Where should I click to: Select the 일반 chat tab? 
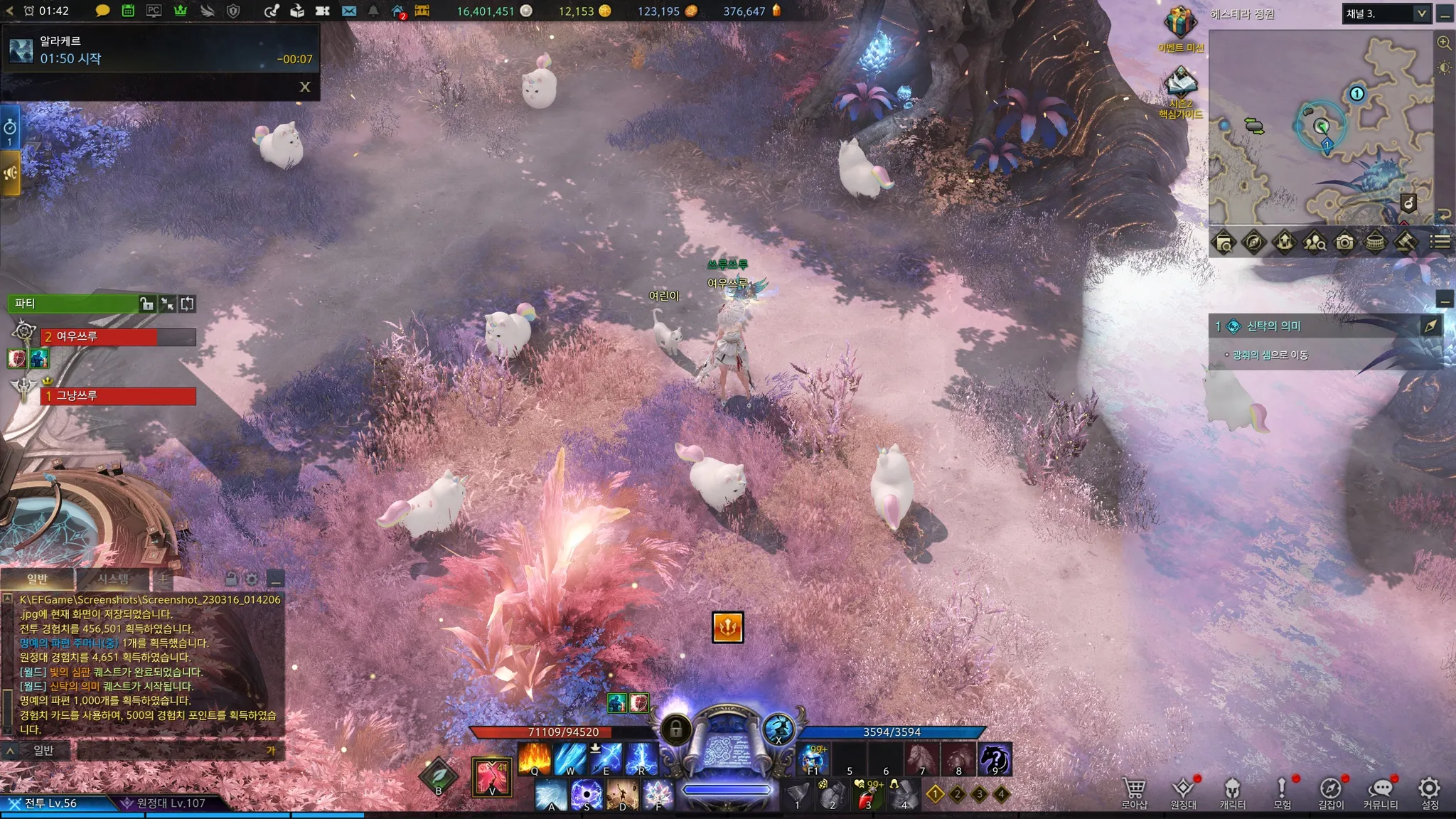[37, 579]
